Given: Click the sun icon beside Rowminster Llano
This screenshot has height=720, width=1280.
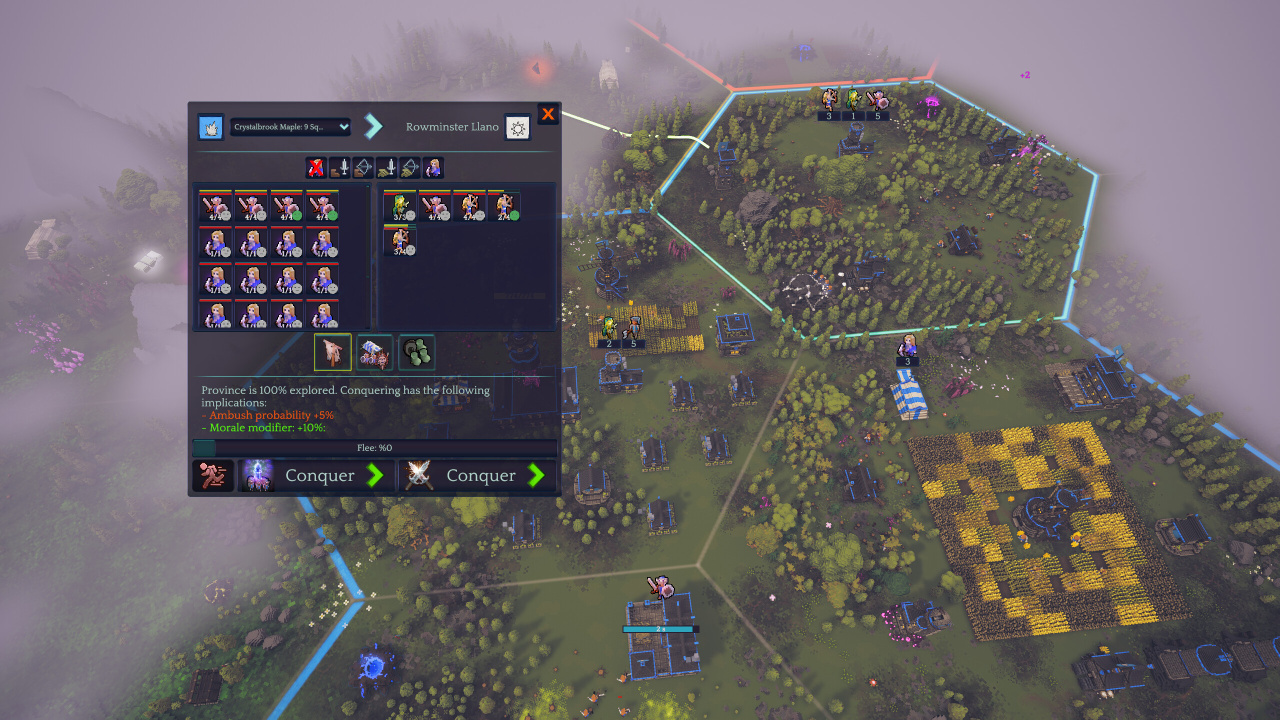Looking at the screenshot, I should click(517, 127).
